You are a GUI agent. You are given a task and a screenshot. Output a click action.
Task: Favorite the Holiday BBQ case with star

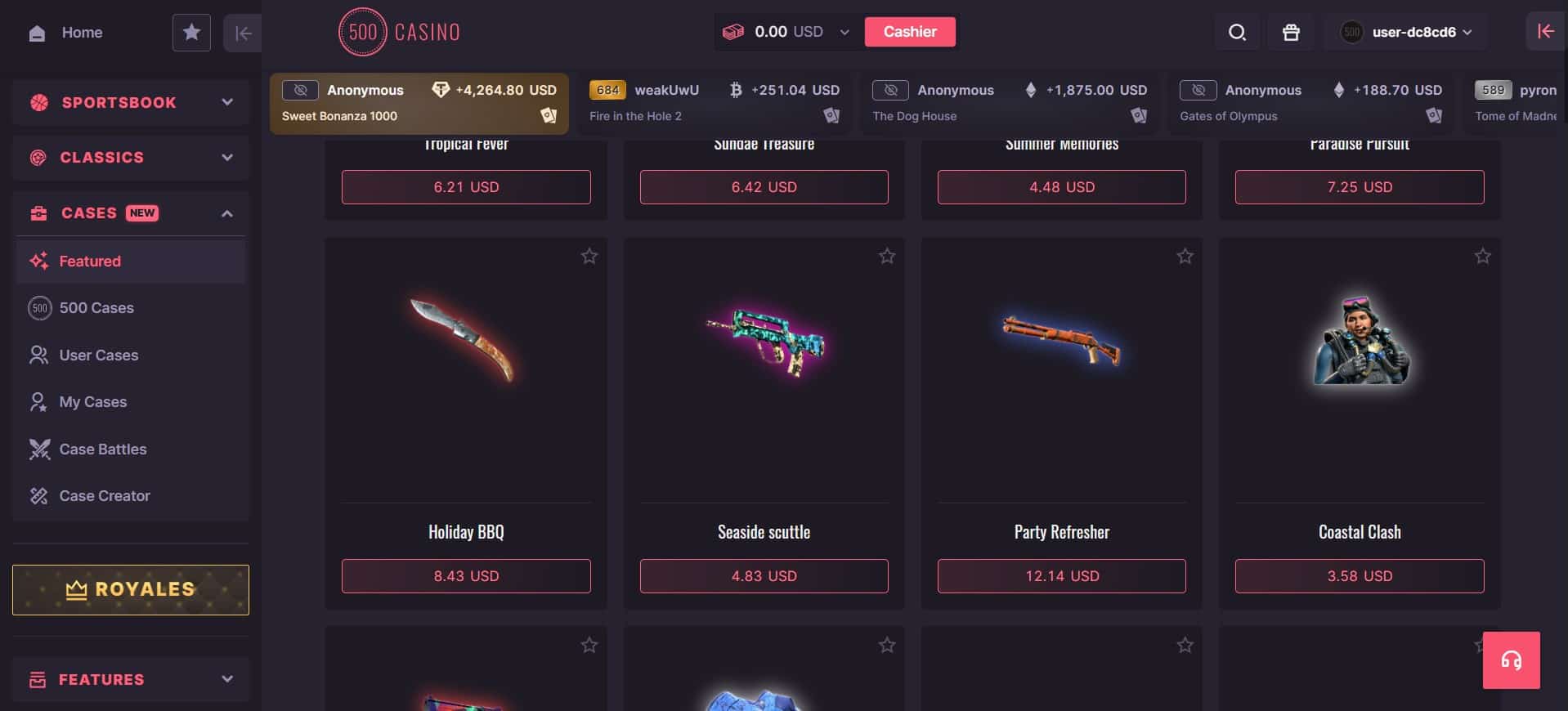[x=589, y=257]
